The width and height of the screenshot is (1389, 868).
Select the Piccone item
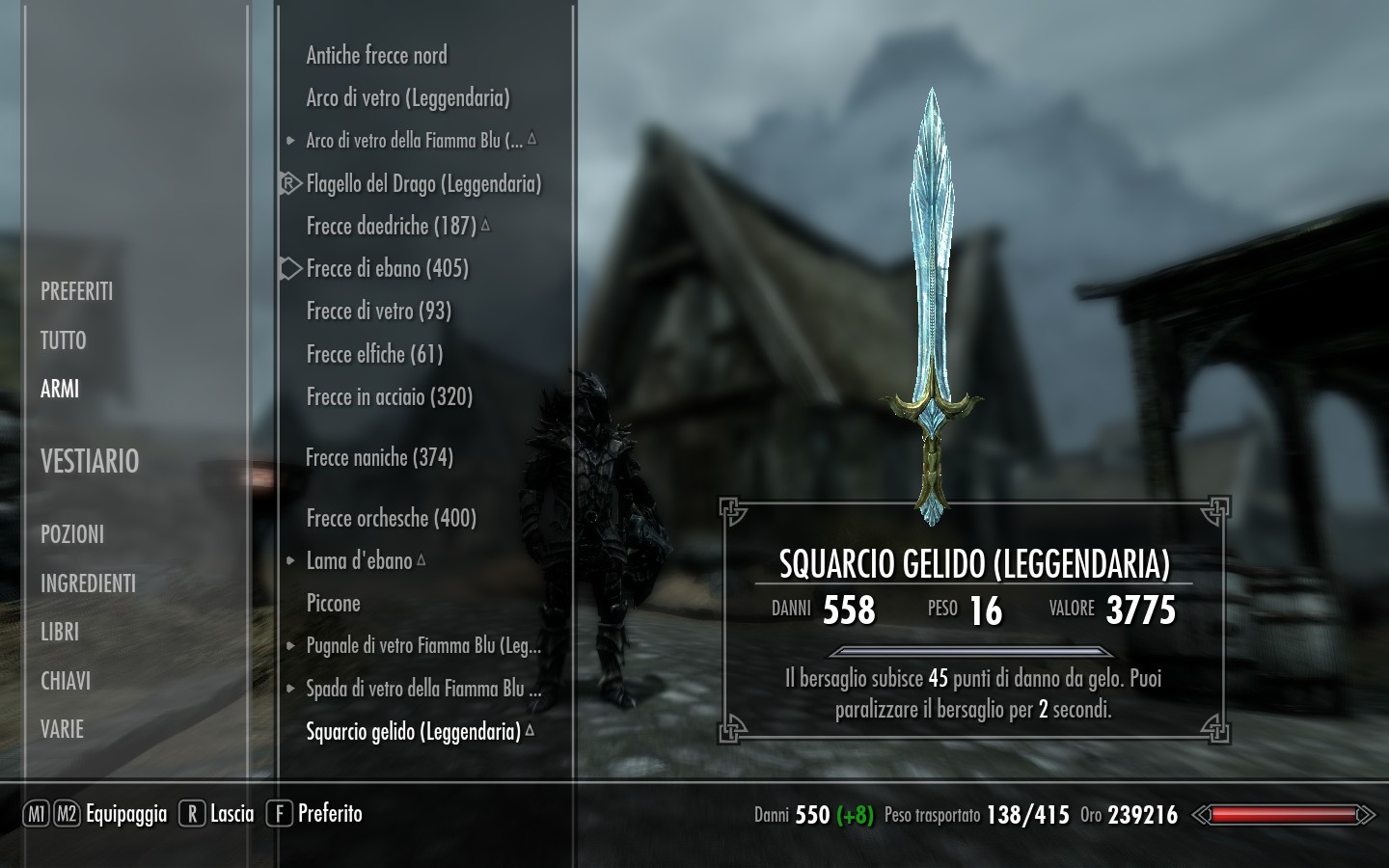333,604
